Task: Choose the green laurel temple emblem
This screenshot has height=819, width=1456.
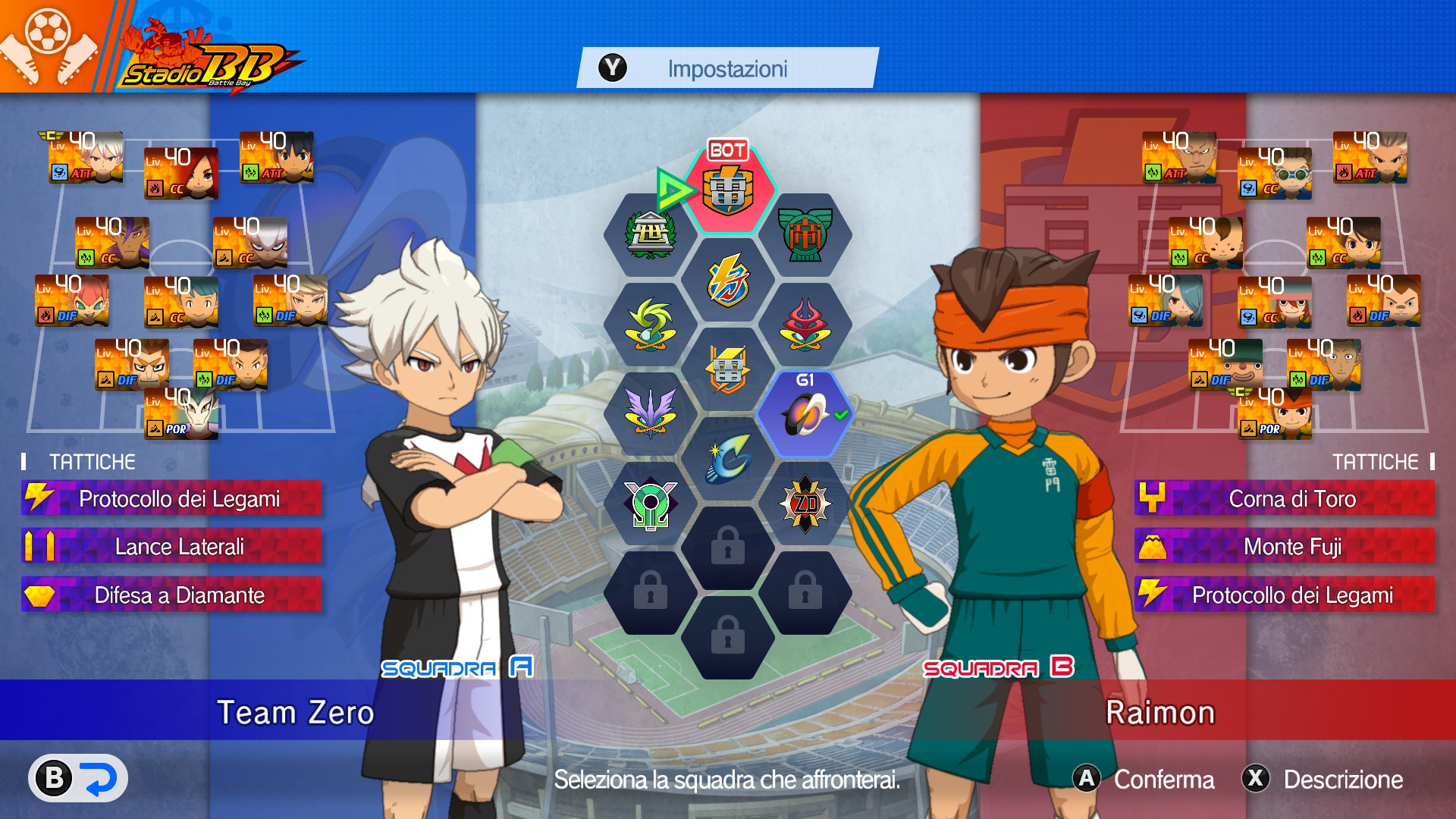Action: (x=650, y=234)
